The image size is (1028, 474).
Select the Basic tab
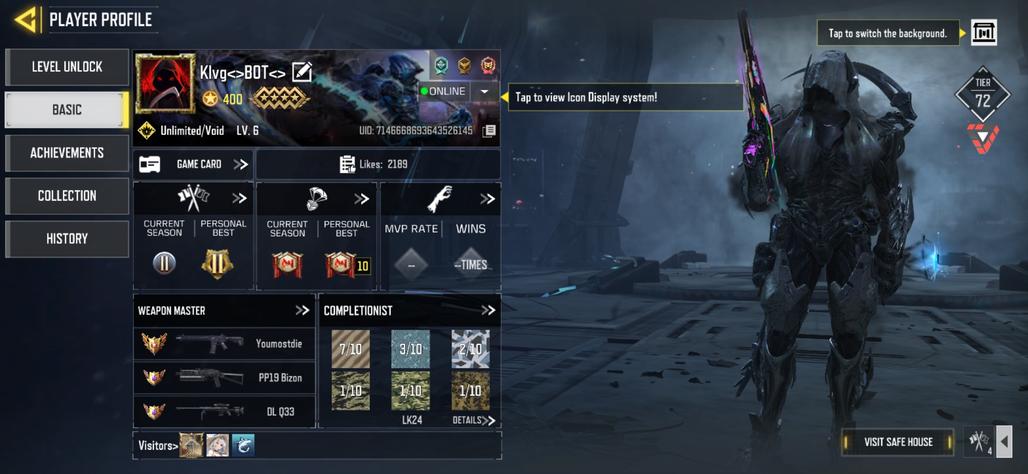point(67,110)
